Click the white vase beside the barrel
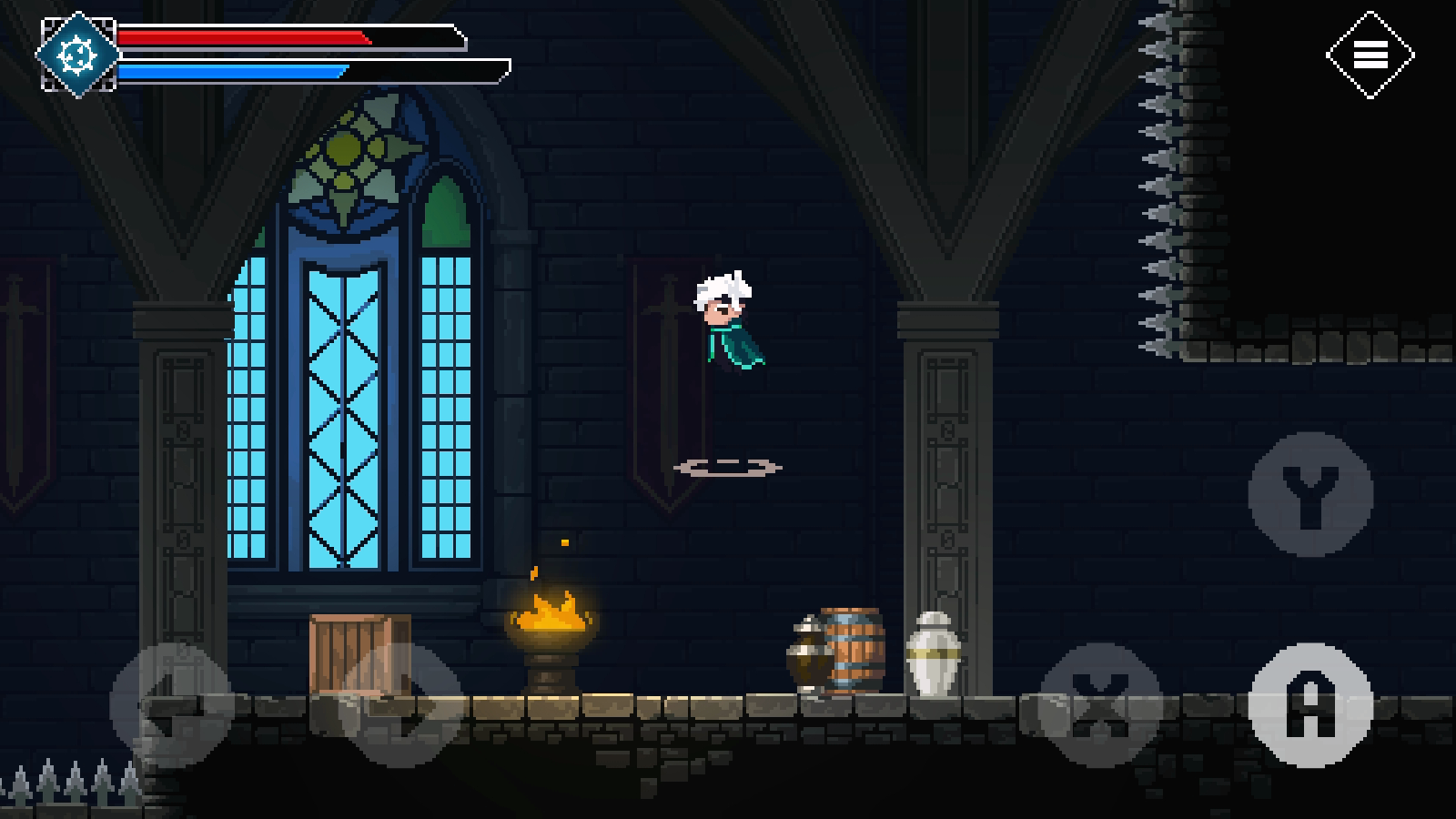The width and height of the screenshot is (1456, 819). pyautogui.click(x=933, y=655)
